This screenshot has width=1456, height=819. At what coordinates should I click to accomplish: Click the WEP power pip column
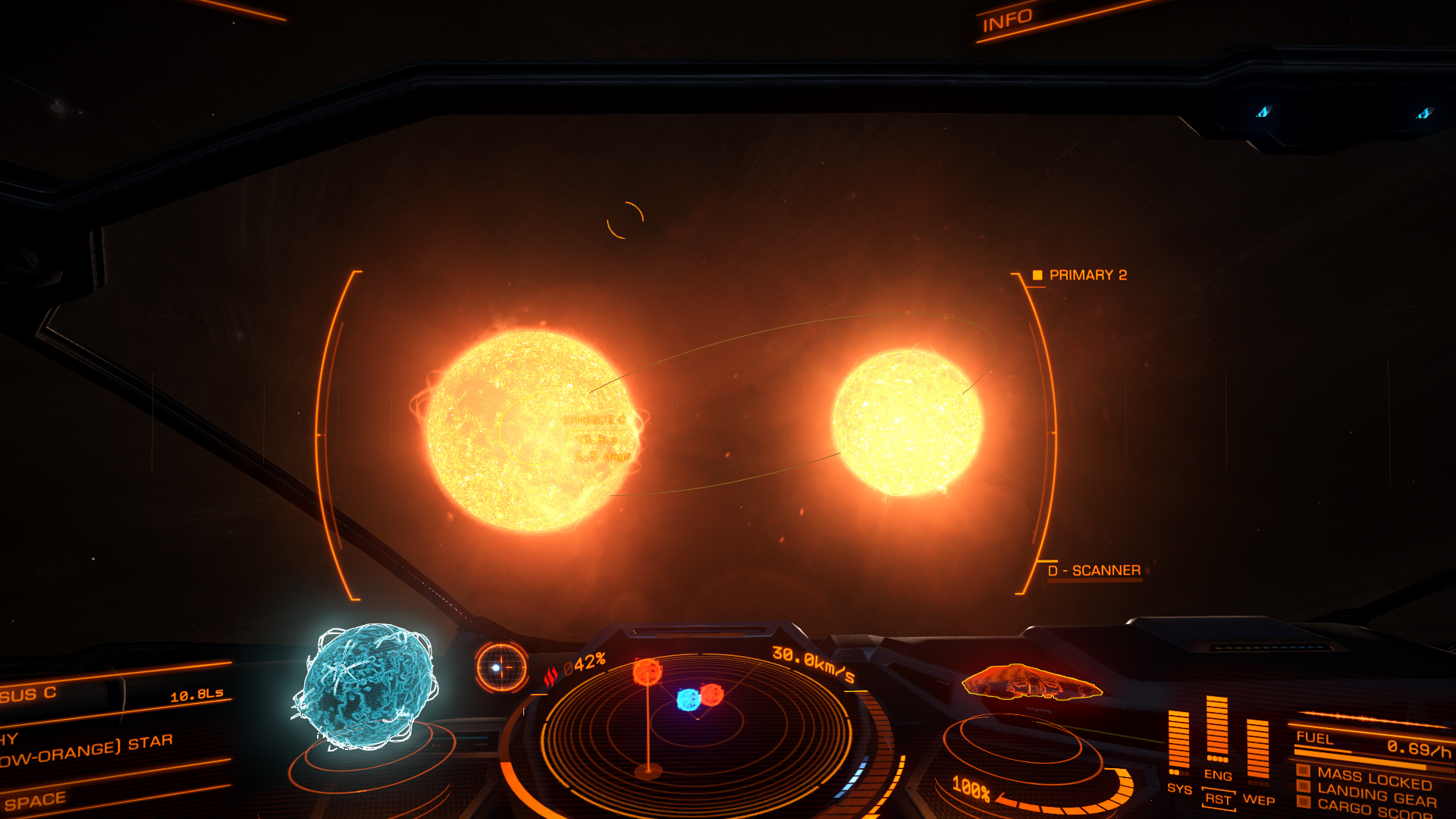tap(1258, 751)
